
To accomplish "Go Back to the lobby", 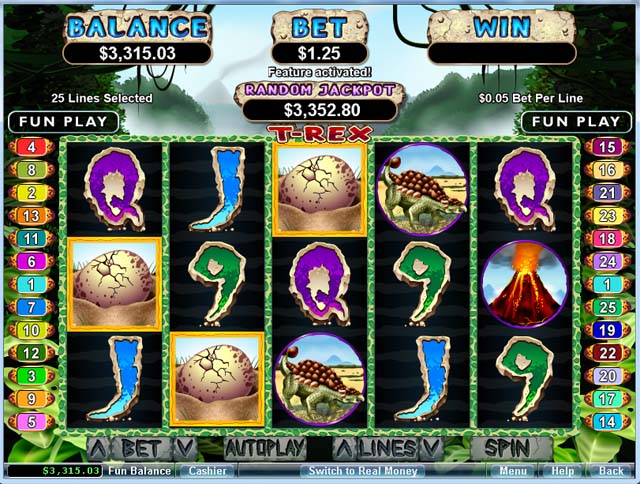I will click(x=610, y=470).
